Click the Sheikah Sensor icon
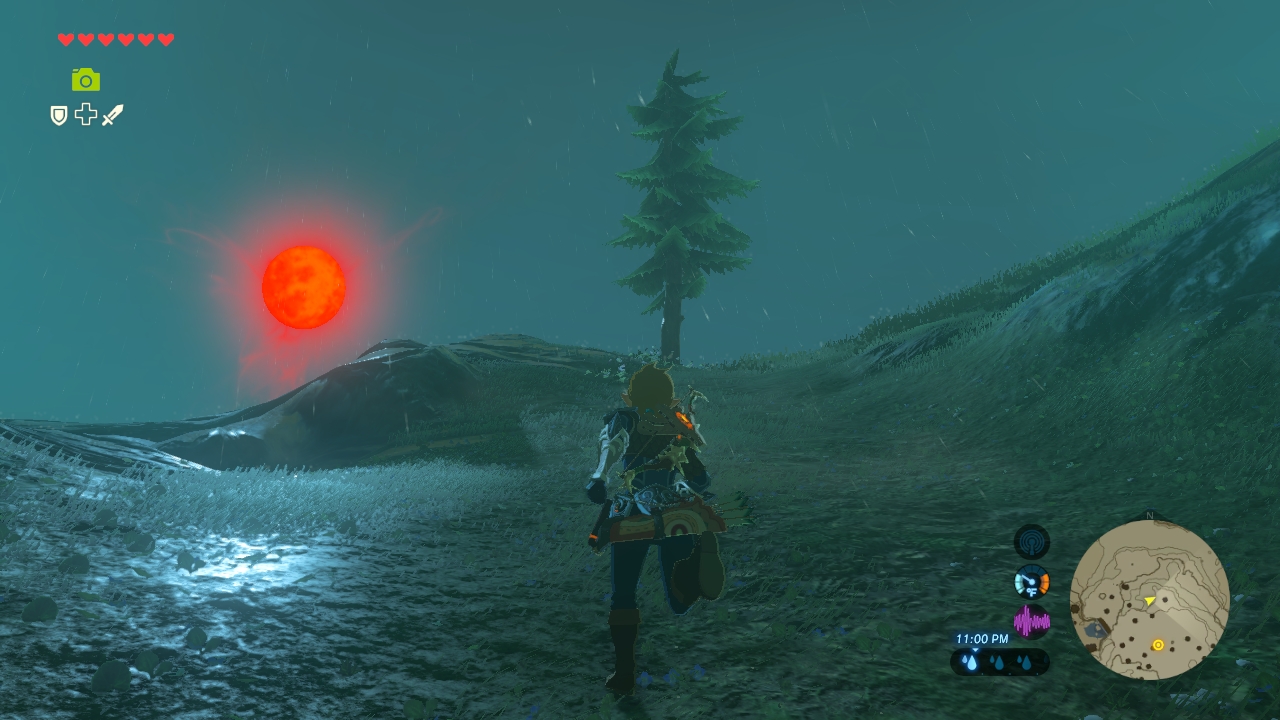The height and width of the screenshot is (720, 1280). point(1031,542)
